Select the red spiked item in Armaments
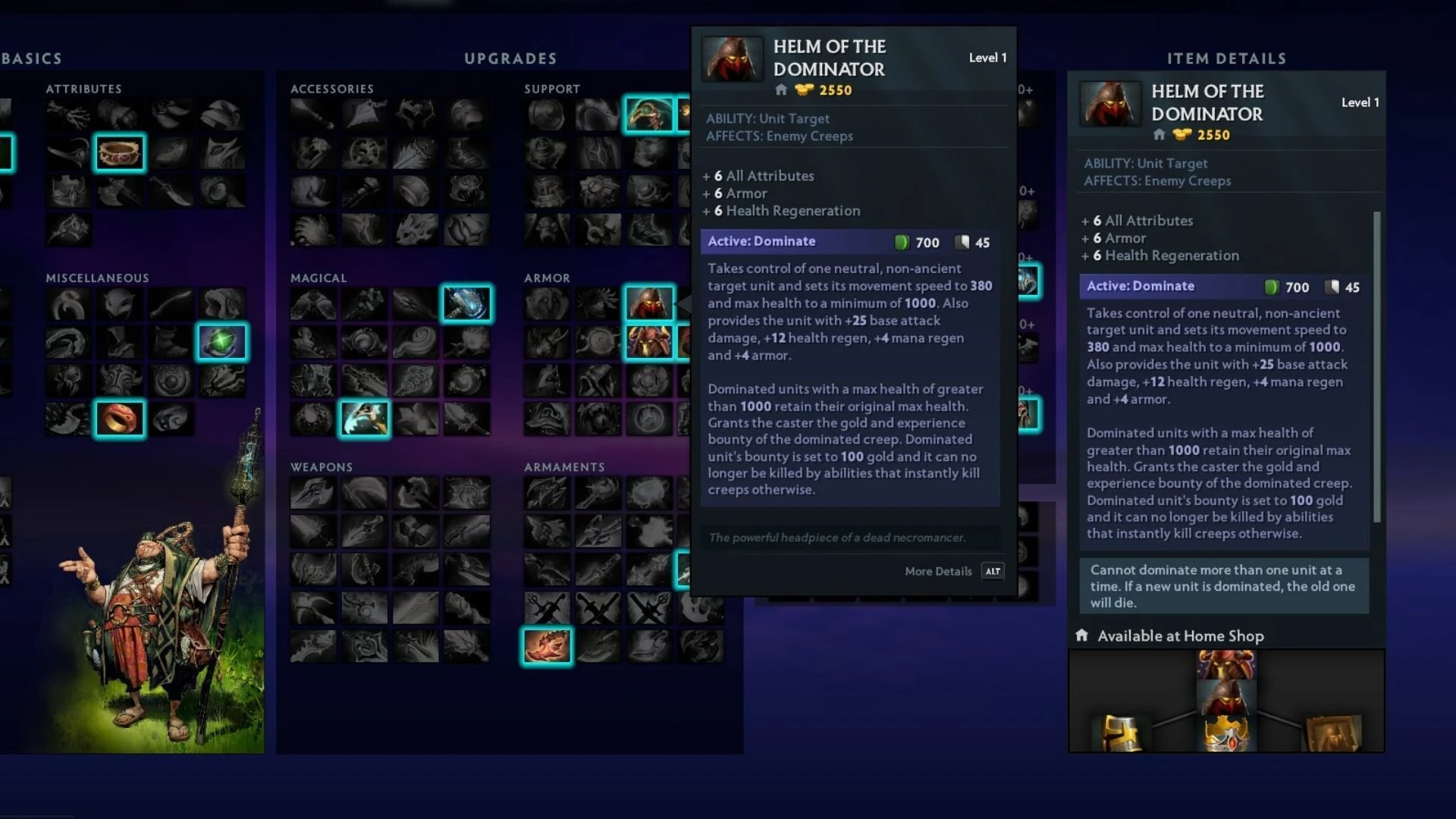The height and width of the screenshot is (819, 1456). pyautogui.click(x=546, y=647)
